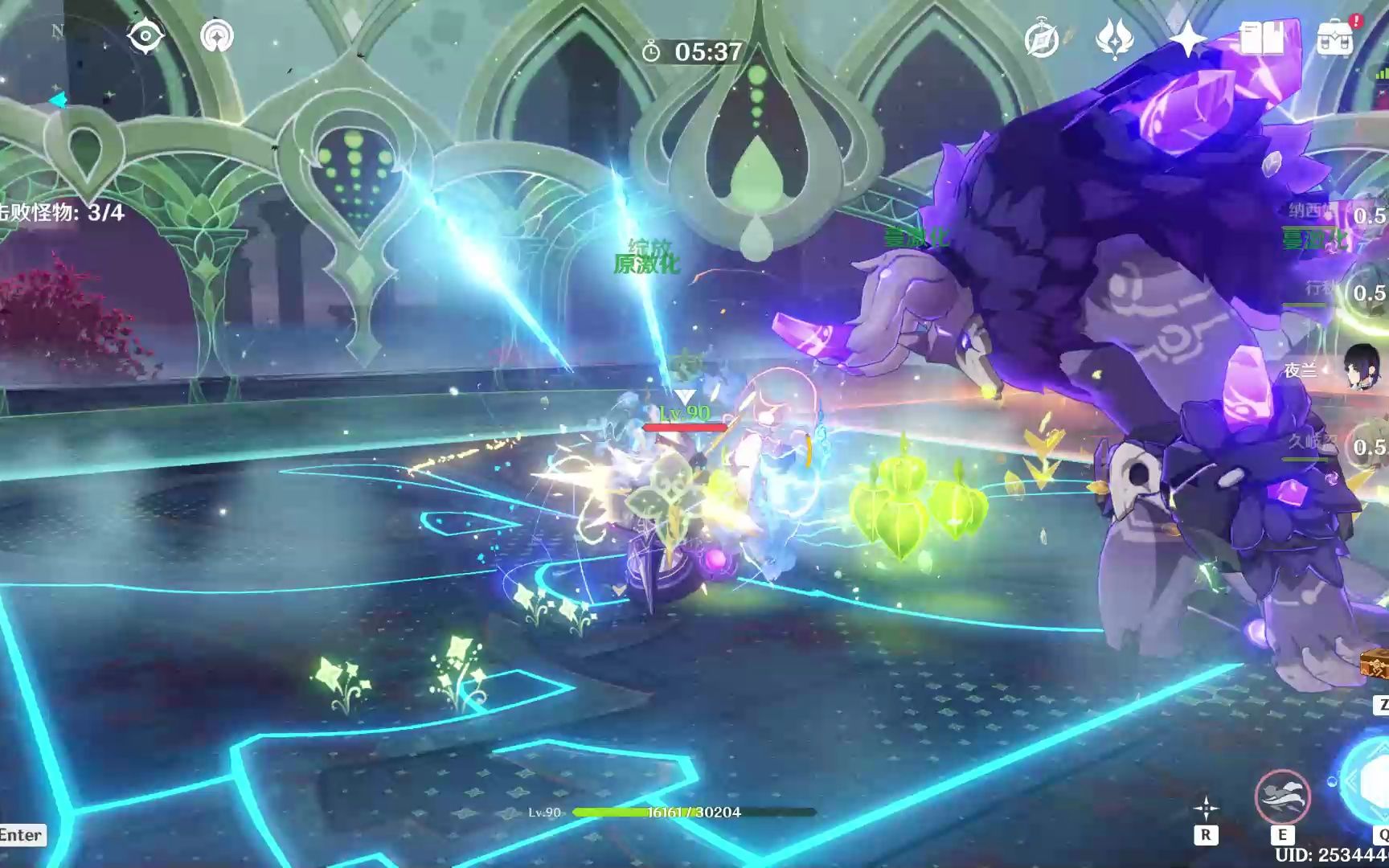Open the compass adventure icon
This screenshot has height=868, width=1389.
[x=1042, y=38]
